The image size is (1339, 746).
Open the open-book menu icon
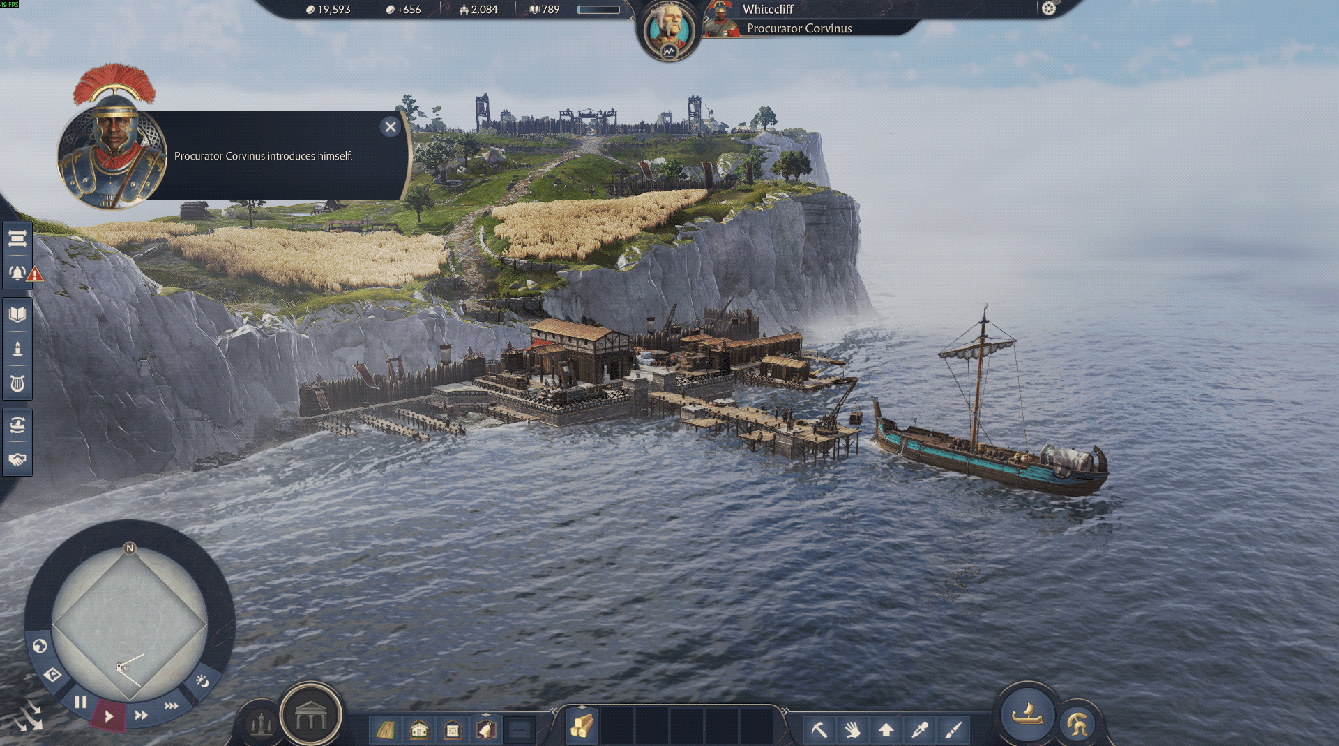pos(18,314)
